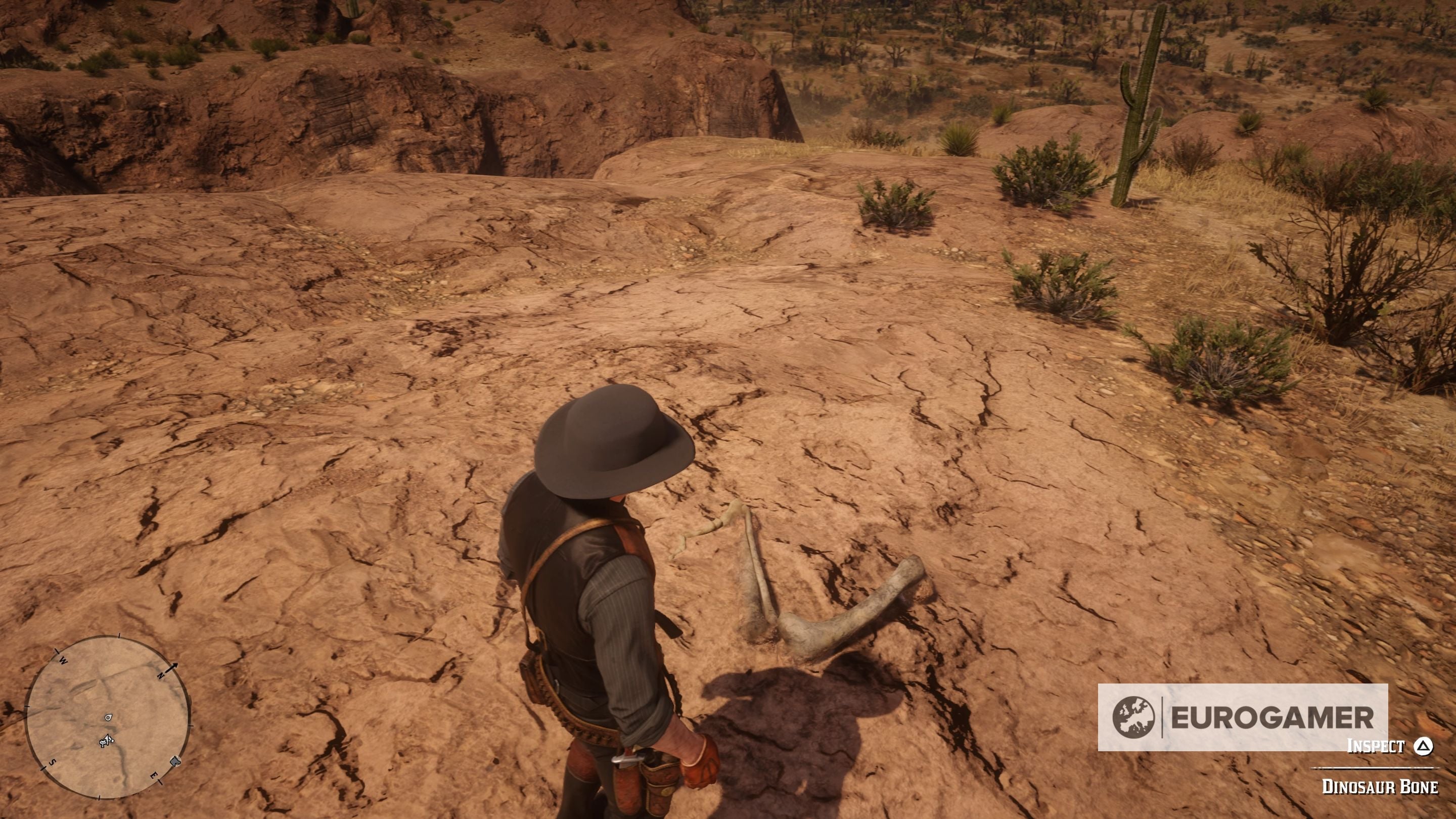
Task: Select the W cardinal letter on minimap
Action: click(x=63, y=660)
